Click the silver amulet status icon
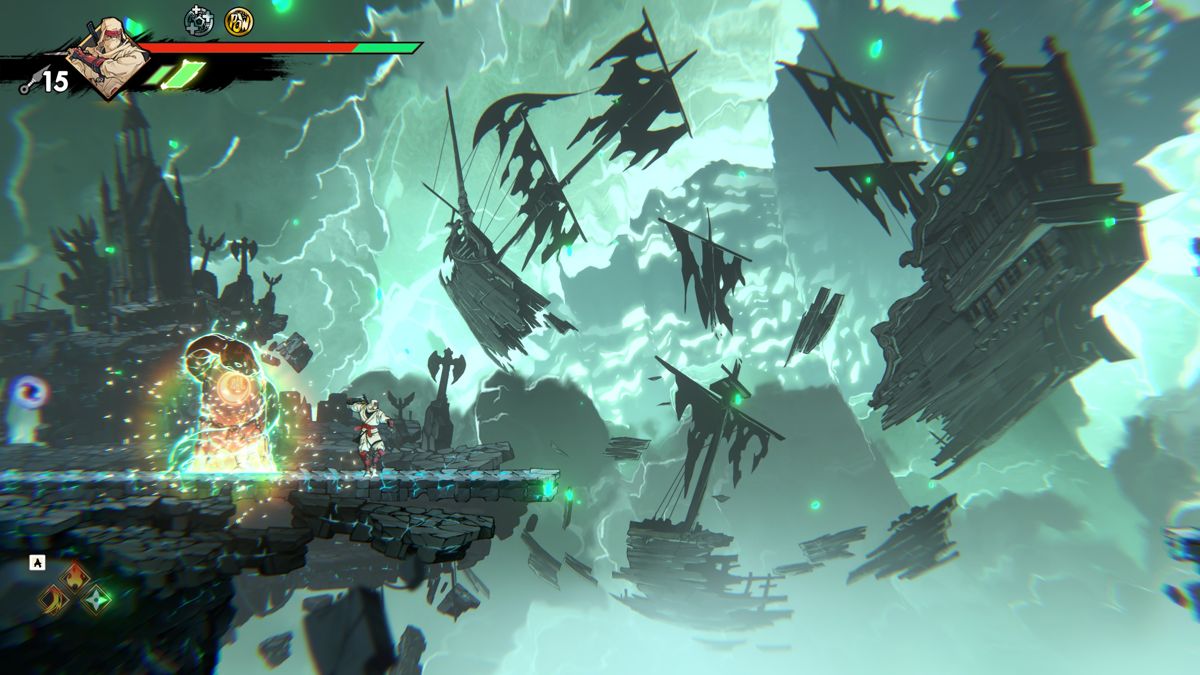 (199, 19)
